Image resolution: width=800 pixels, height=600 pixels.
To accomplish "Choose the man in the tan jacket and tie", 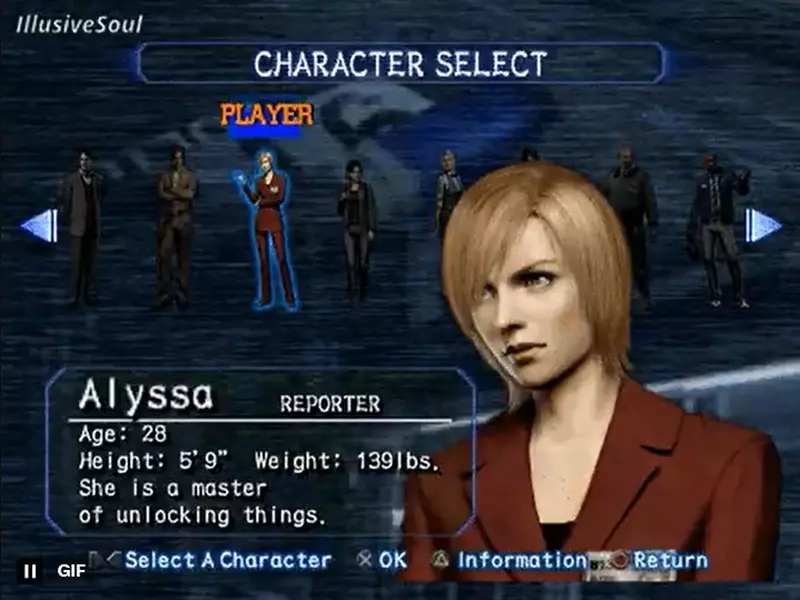I will [84, 225].
